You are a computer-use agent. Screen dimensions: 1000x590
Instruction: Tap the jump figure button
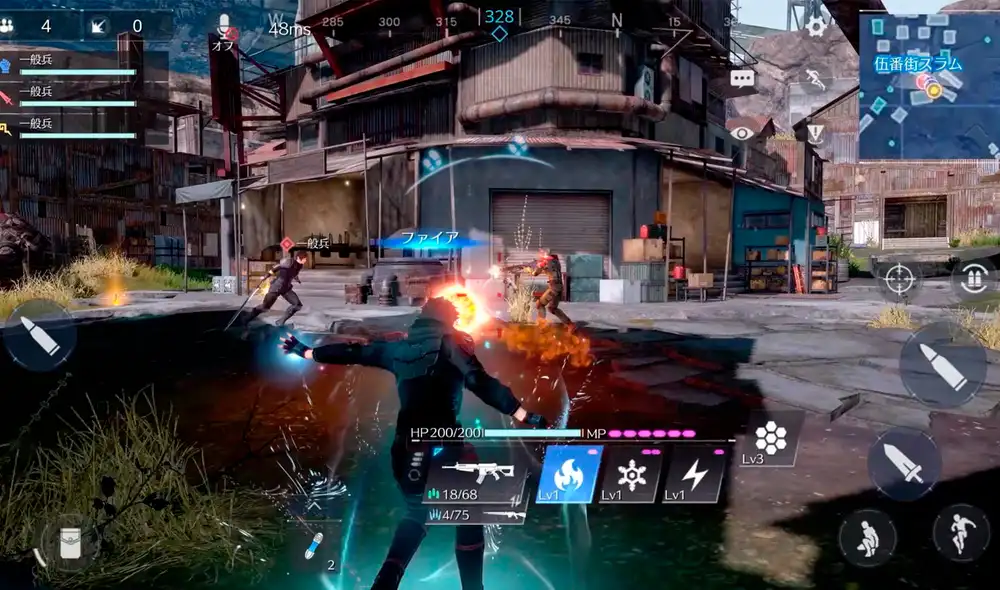961,532
